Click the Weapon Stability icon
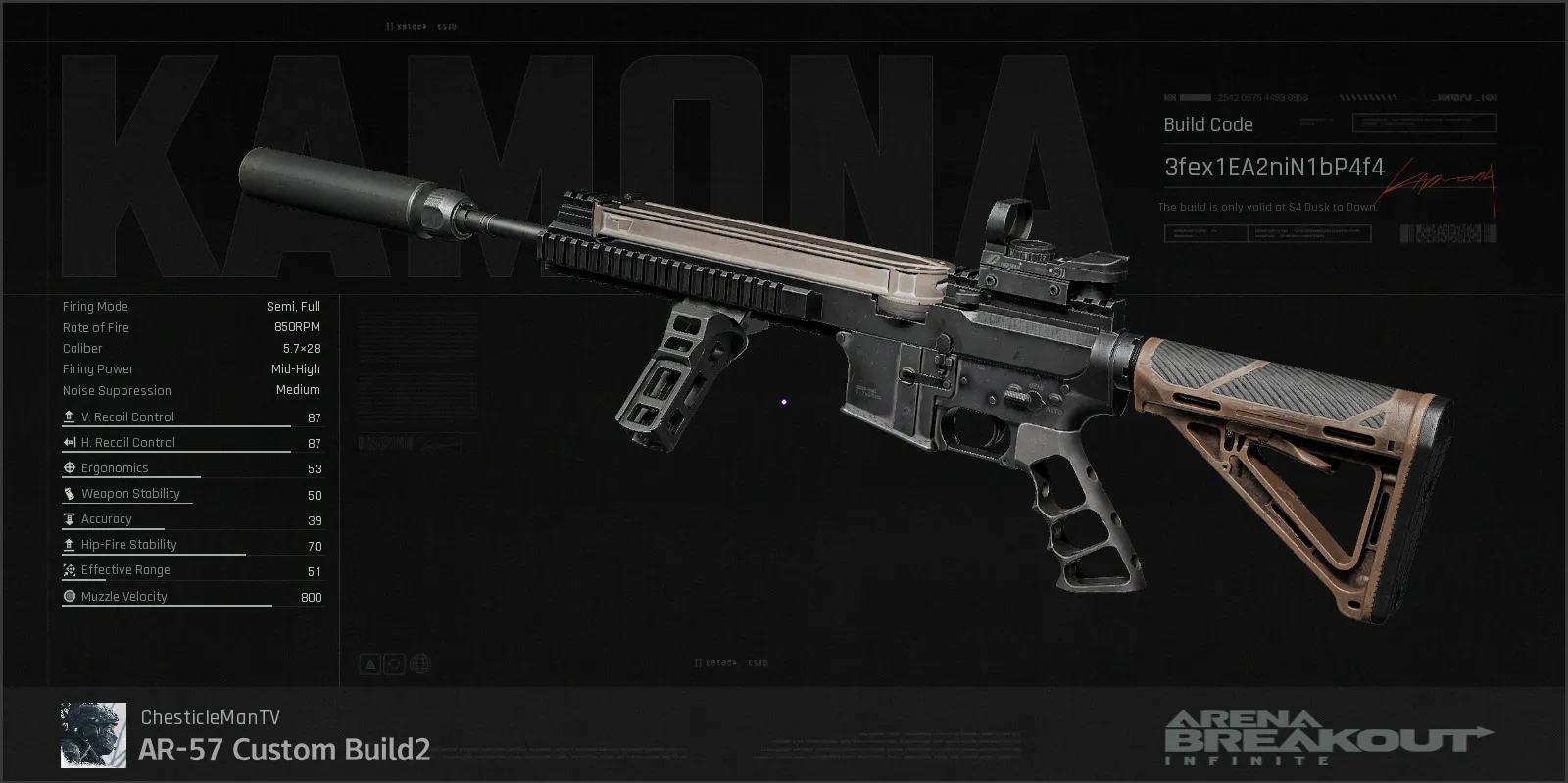 (69, 493)
